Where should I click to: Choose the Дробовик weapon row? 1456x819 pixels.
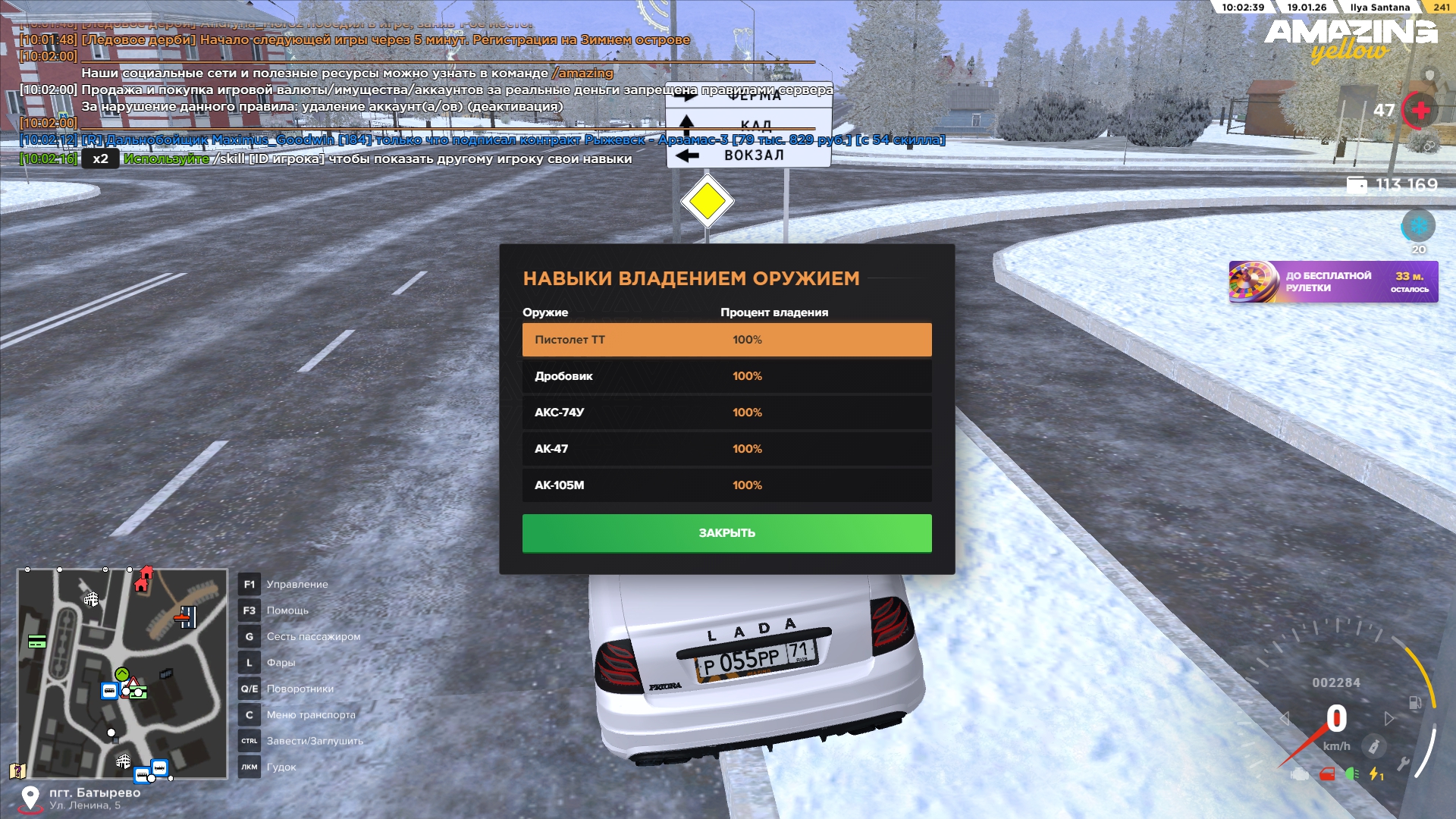726,376
